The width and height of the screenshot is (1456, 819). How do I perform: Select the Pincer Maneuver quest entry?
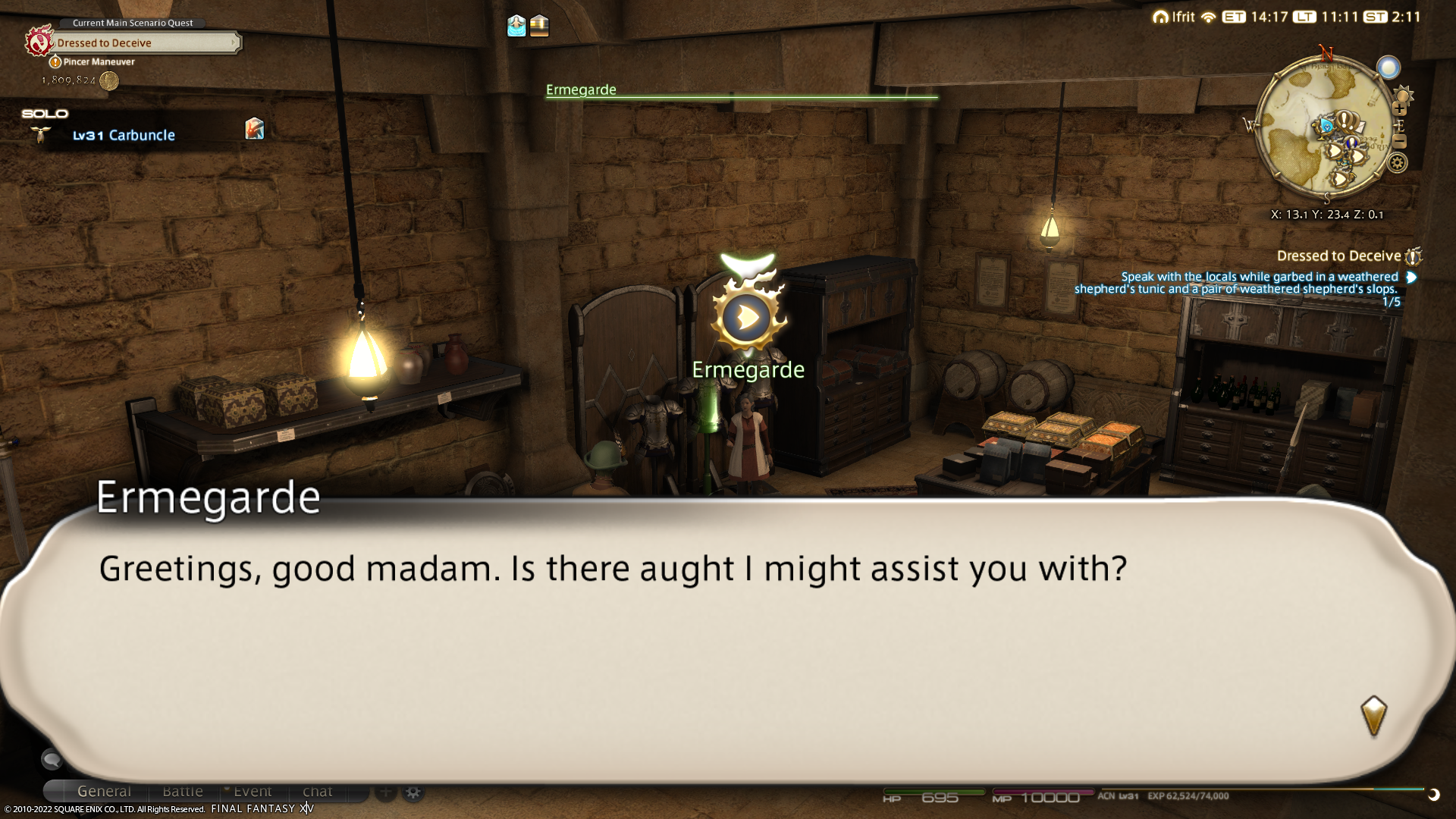(x=99, y=62)
